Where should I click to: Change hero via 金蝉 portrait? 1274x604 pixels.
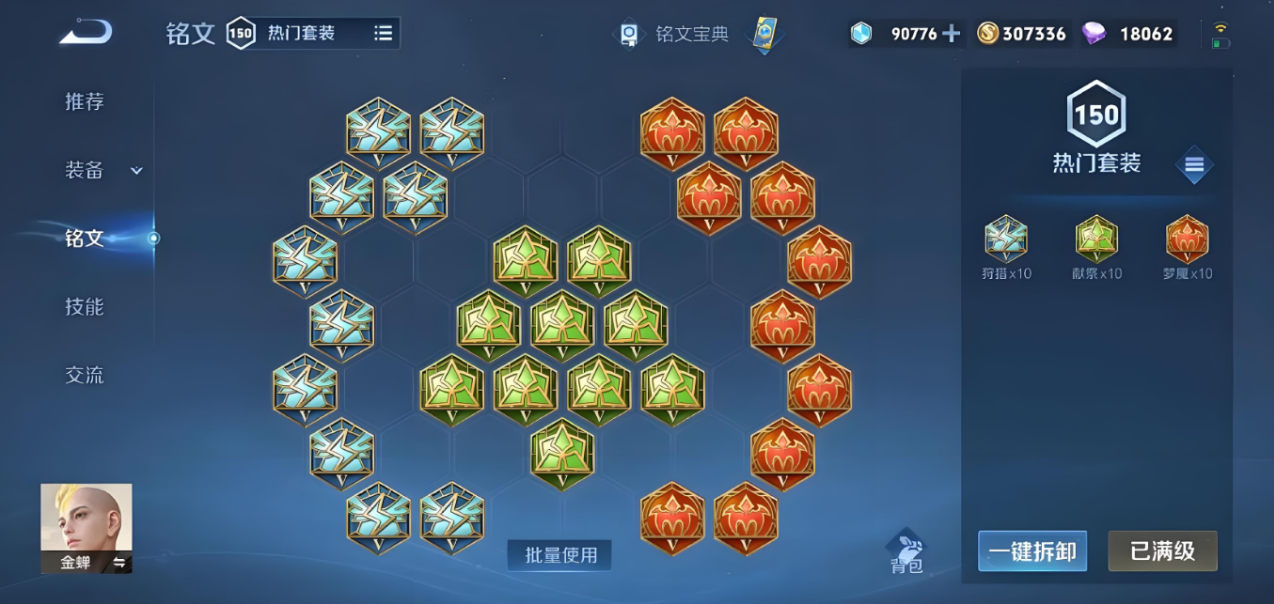(x=86, y=528)
